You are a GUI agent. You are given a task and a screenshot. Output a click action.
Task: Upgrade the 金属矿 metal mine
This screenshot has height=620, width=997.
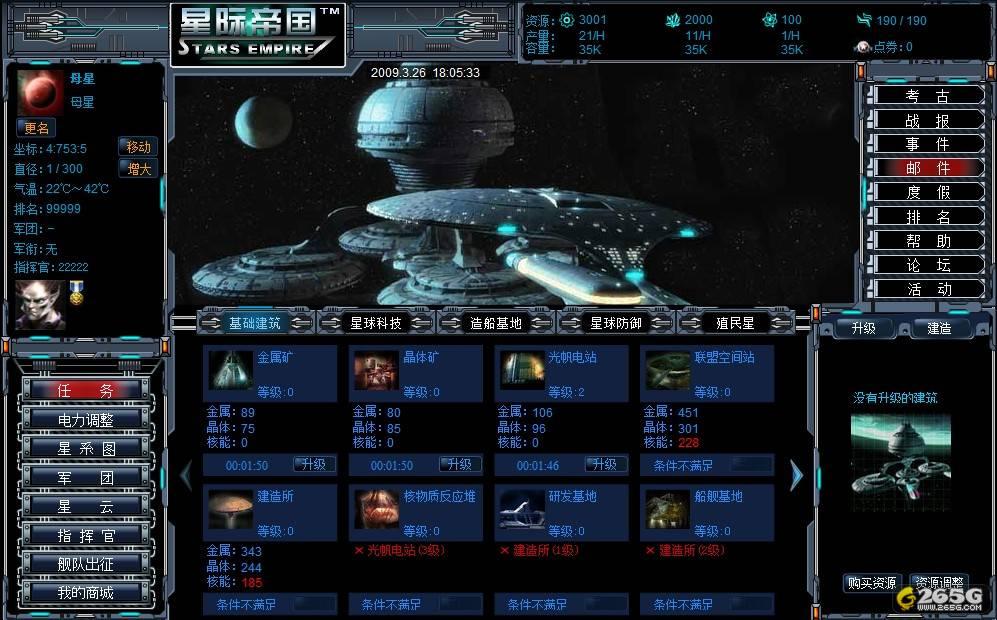[x=314, y=465]
